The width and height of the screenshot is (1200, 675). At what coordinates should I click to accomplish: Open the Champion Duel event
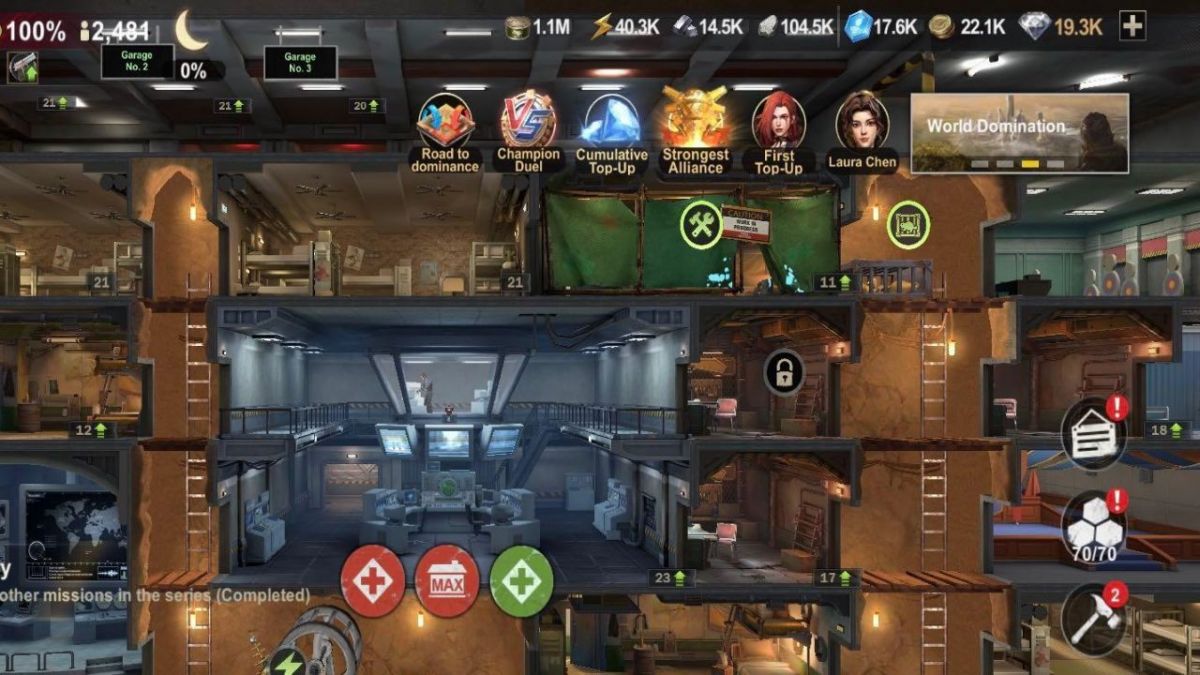pos(528,120)
